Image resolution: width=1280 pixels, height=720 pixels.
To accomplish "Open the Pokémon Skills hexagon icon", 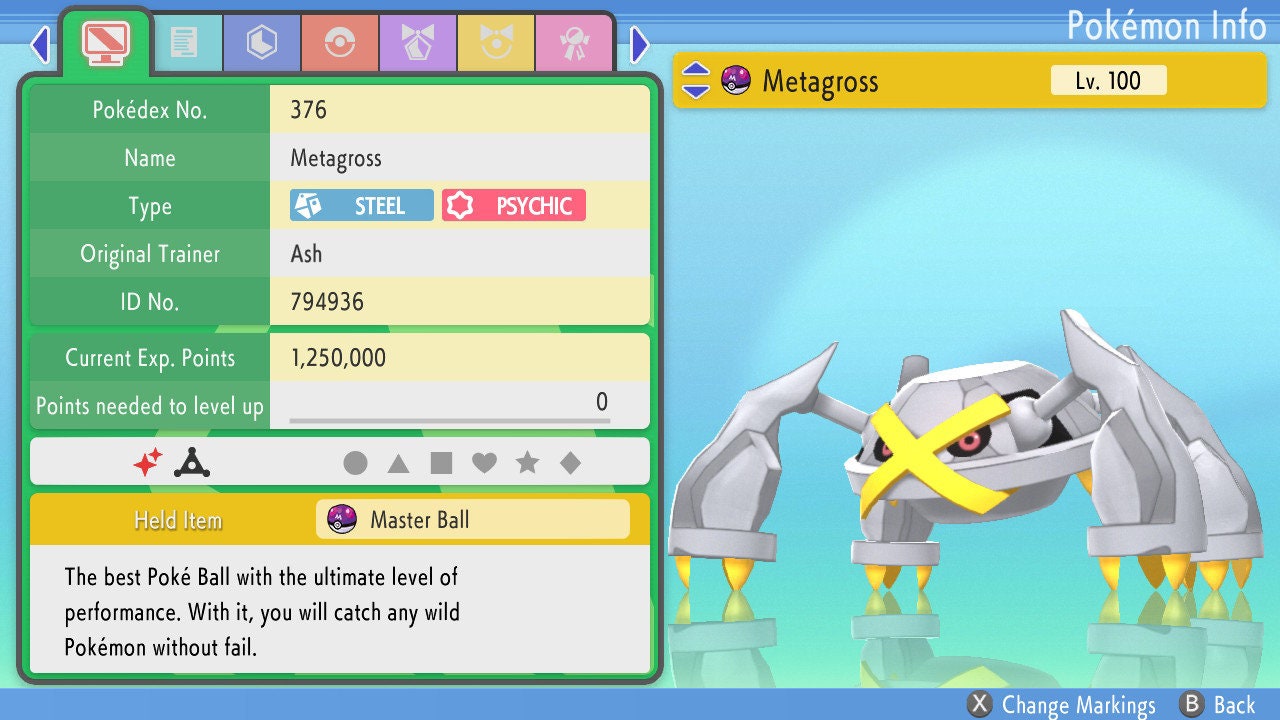I will coord(261,42).
